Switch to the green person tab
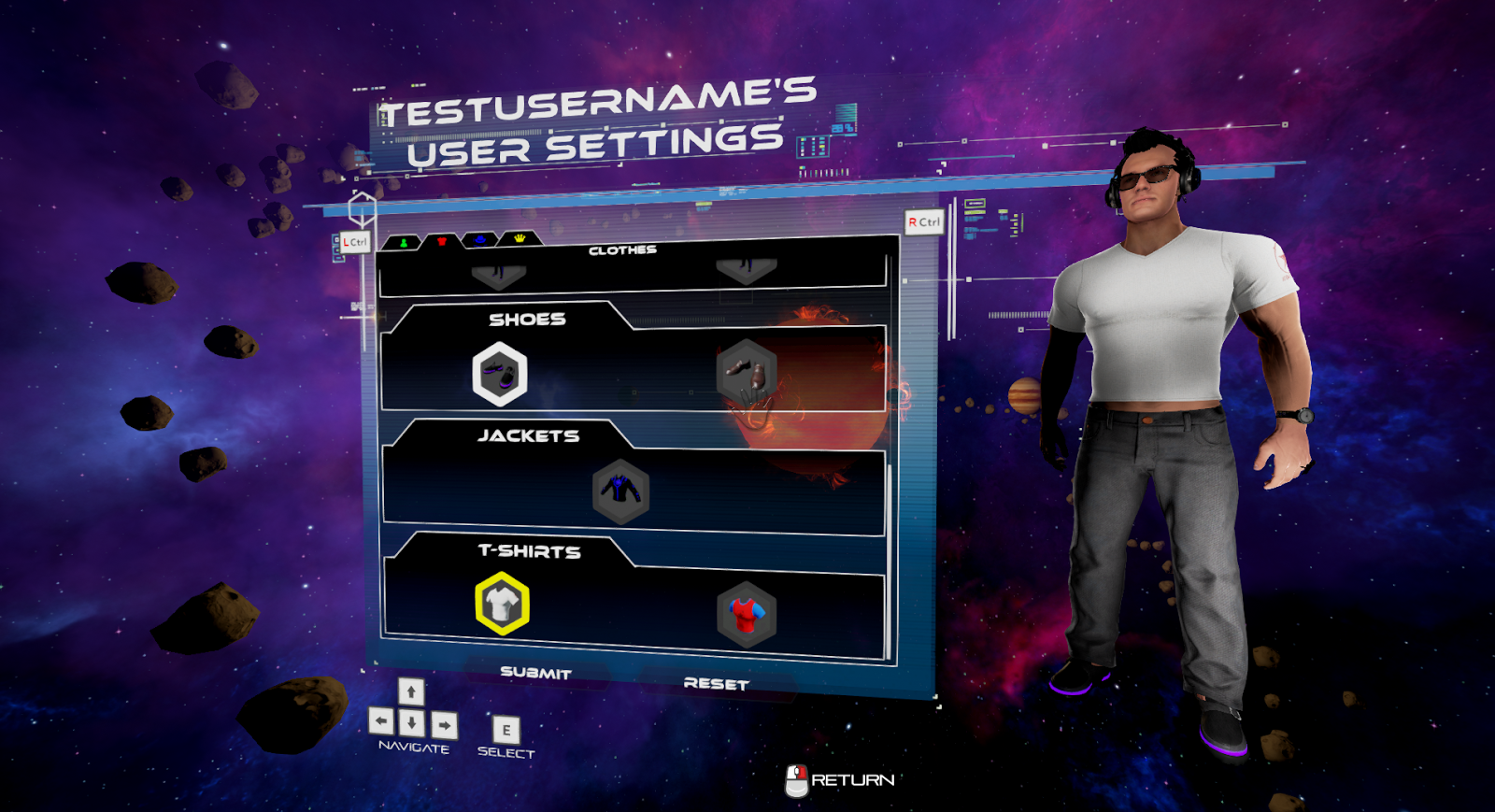The width and height of the screenshot is (1495, 812). point(404,243)
